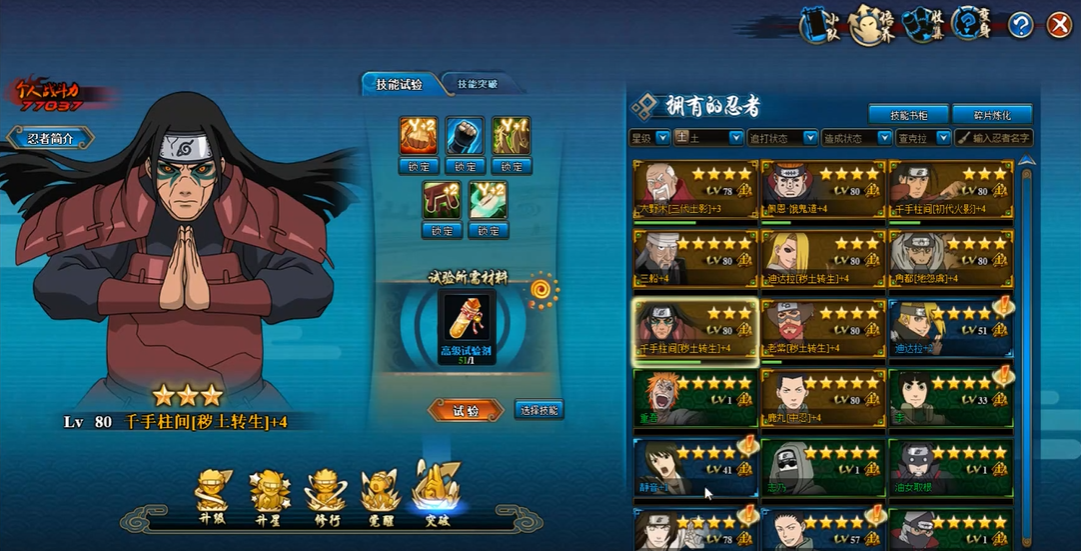Pick the 鹿丸[中忍]+4 ninja card
The width and height of the screenshot is (1081, 551).
pyautogui.click(x=823, y=397)
